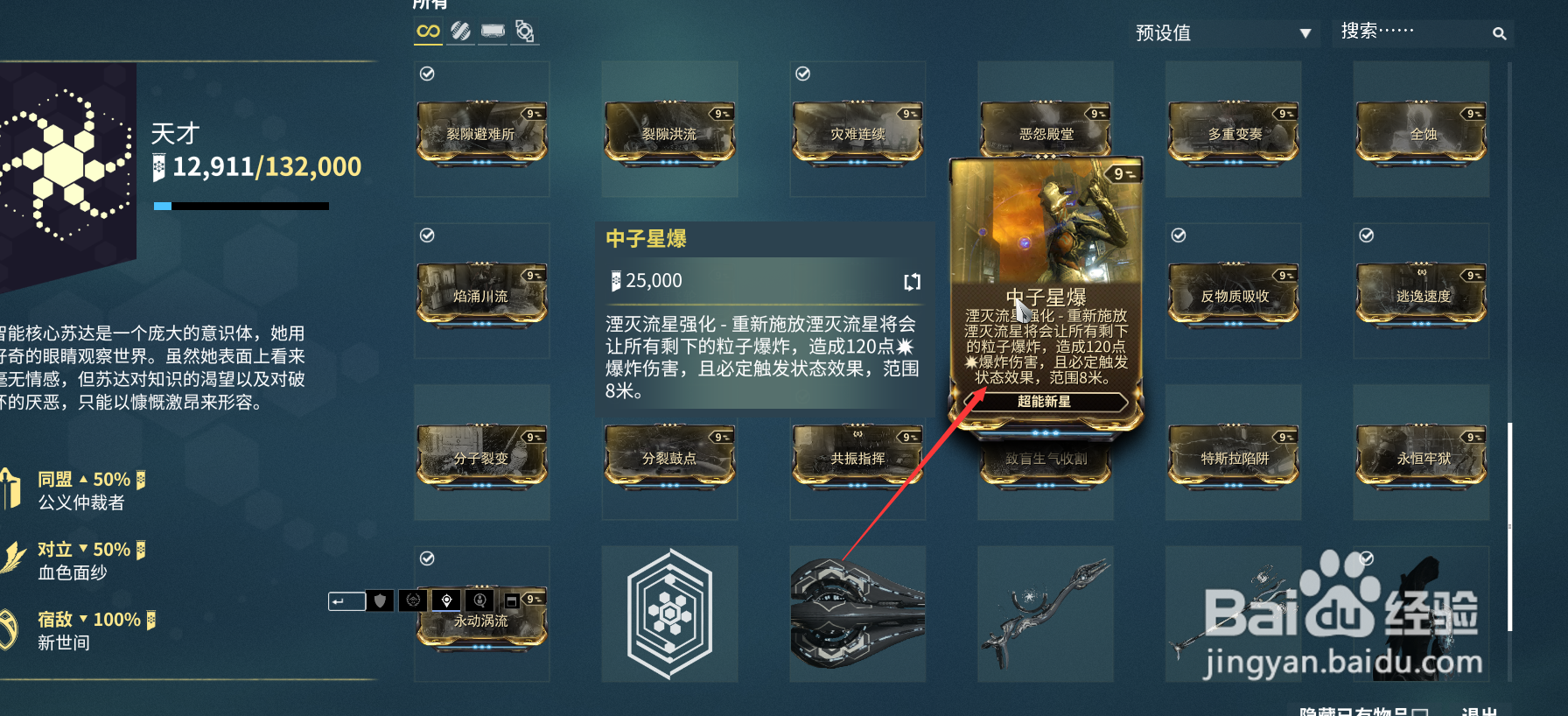
Task: Click the highlighted waypoint marker icon
Action: tap(446, 601)
